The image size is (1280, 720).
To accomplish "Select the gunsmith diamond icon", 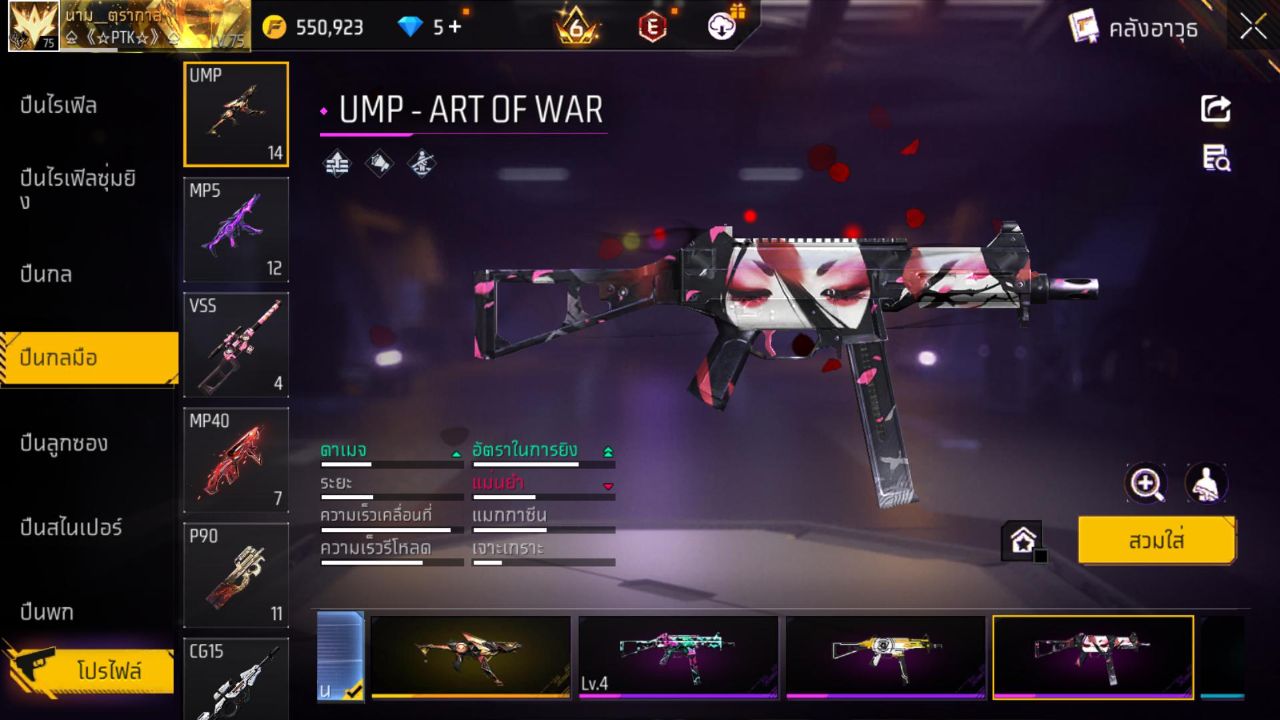I will tap(420, 163).
